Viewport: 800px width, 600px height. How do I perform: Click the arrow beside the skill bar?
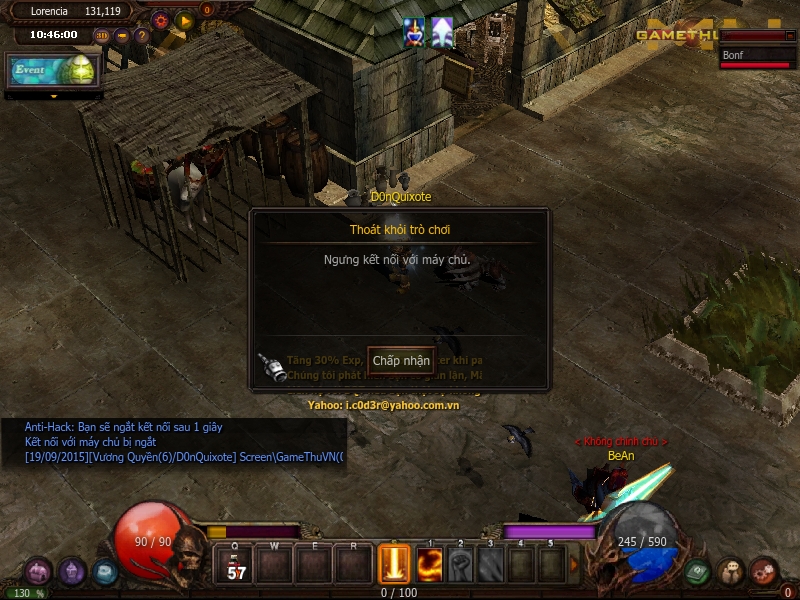coord(574,565)
